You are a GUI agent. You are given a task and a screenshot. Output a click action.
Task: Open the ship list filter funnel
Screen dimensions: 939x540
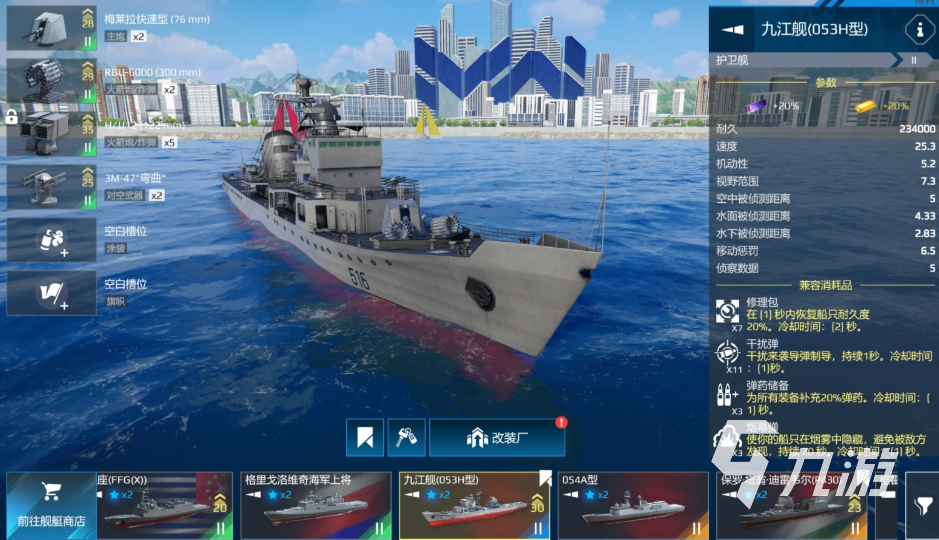tap(921, 507)
